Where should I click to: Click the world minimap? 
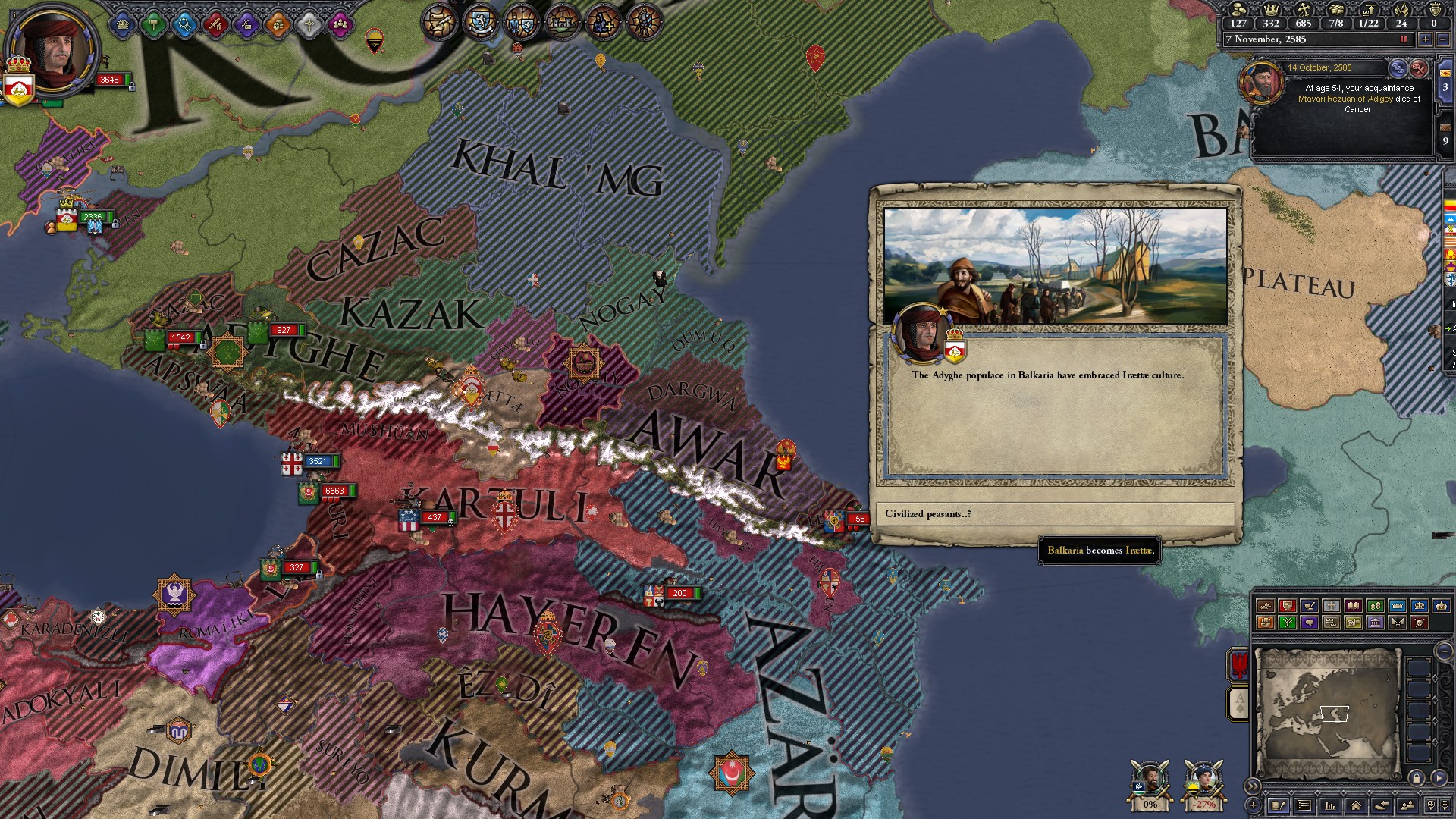[1327, 713]
